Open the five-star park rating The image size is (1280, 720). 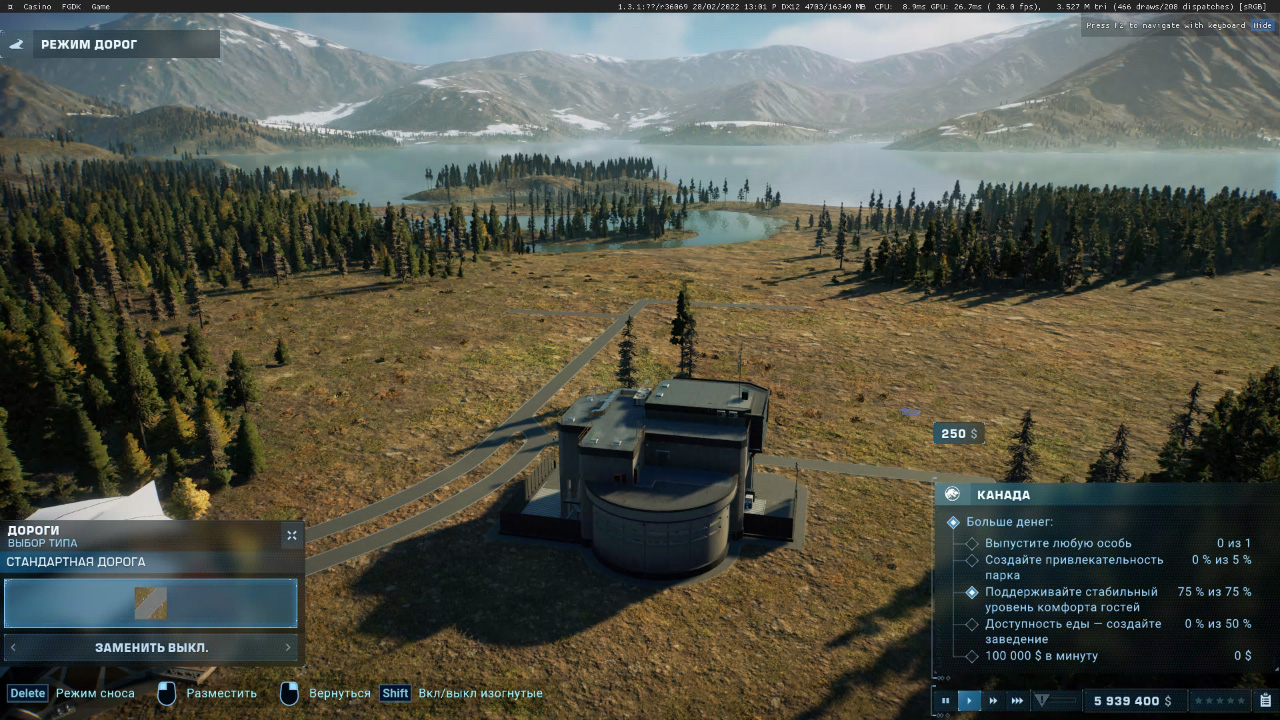point(1219,701)
